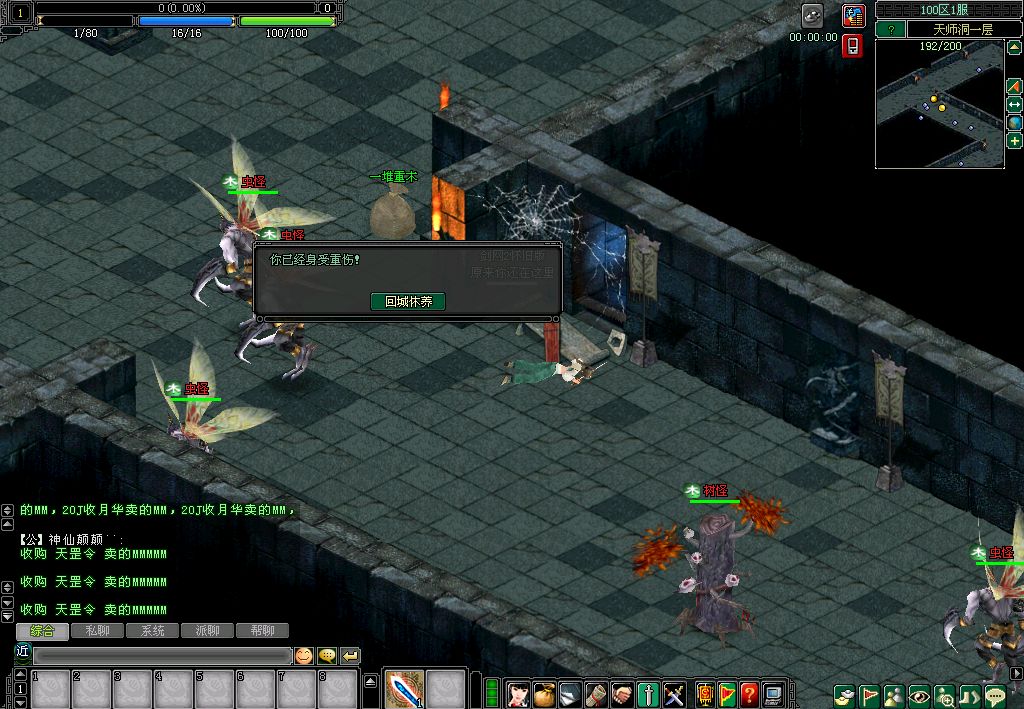Open the smiley emoticon picker
The image size is (1024, 709).
[303, 656]
